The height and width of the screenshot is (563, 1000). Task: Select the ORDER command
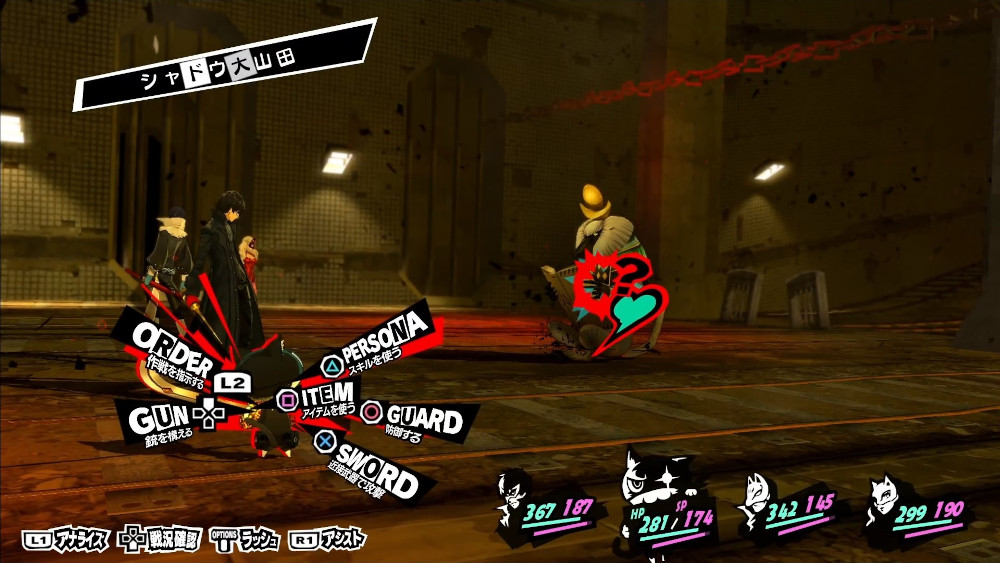tap(172, 347)
